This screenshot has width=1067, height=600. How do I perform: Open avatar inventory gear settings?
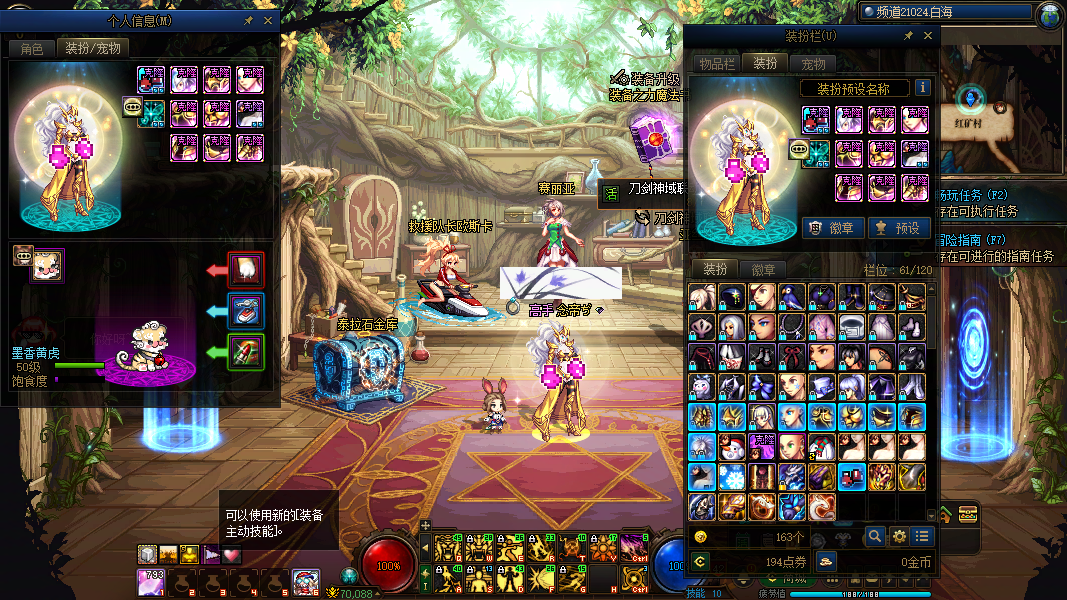pos(899,537)
